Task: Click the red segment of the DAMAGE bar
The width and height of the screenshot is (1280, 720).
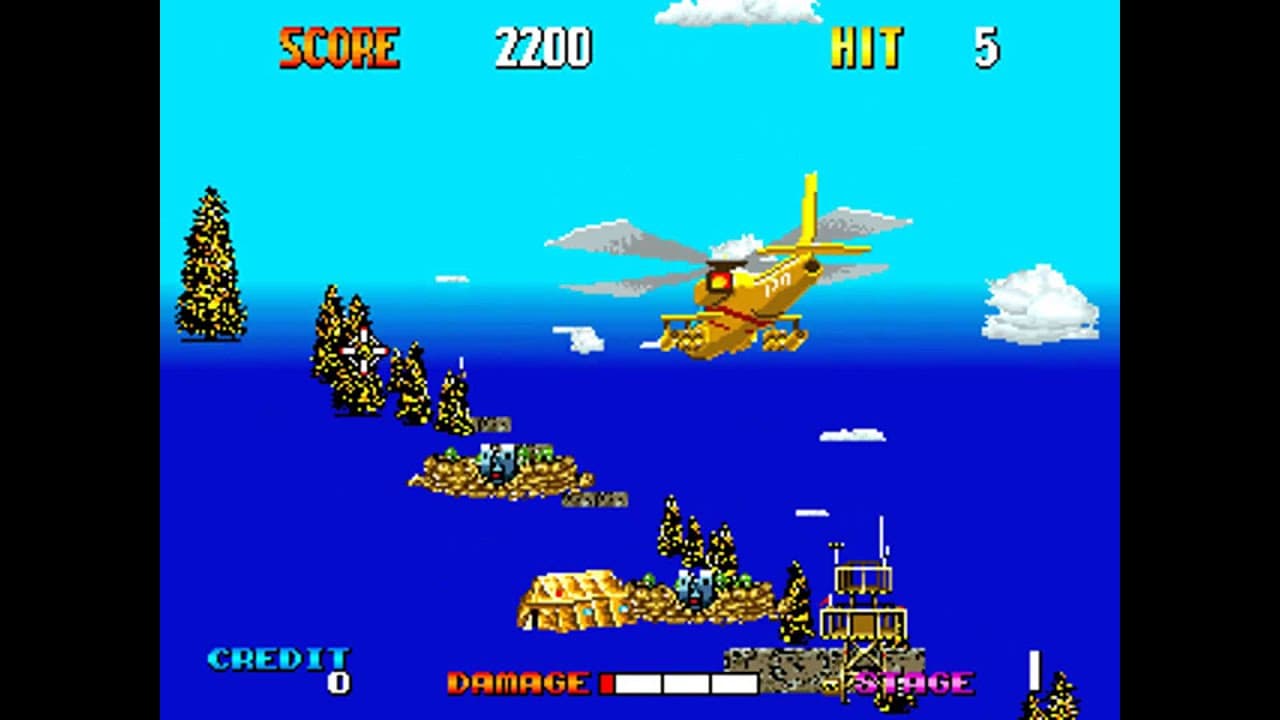Action: click(x=607, y=684)
